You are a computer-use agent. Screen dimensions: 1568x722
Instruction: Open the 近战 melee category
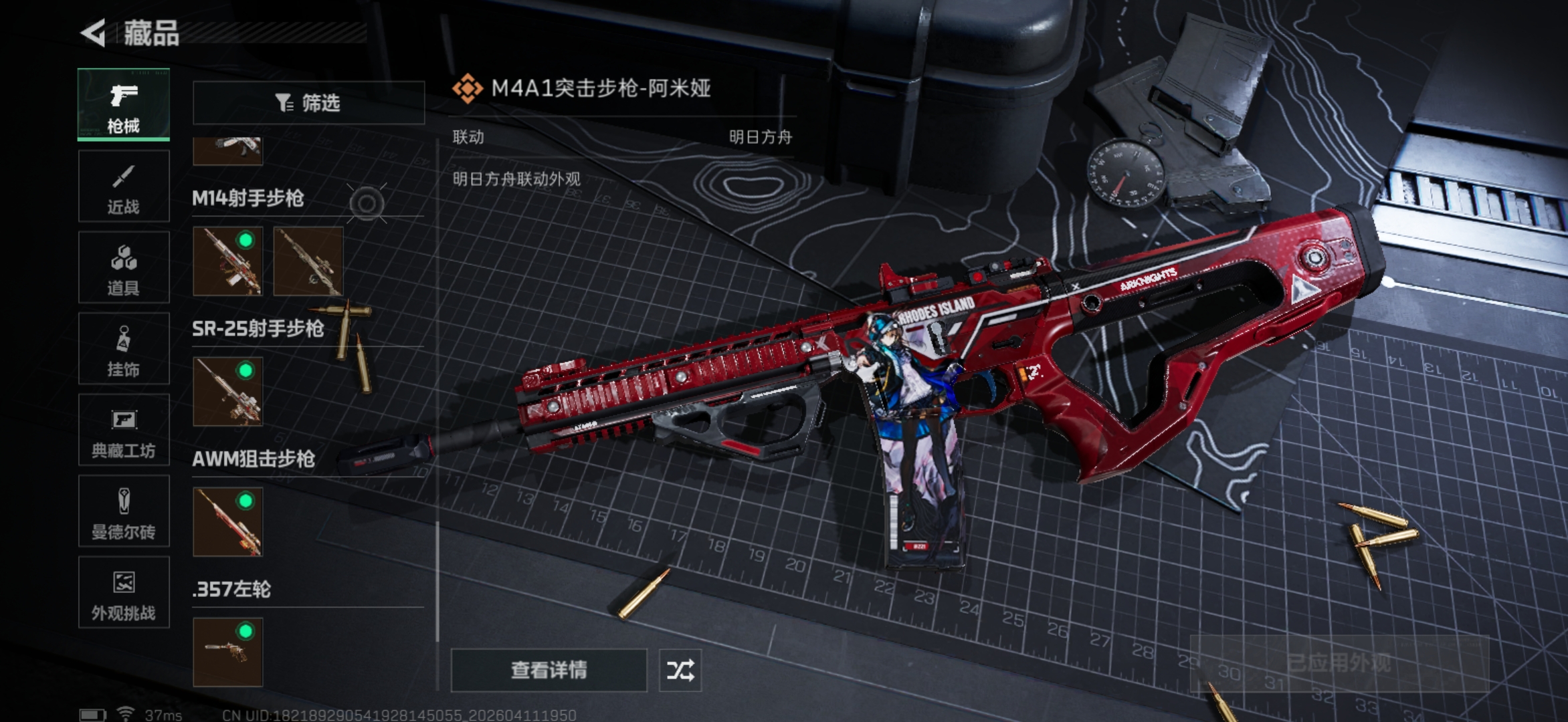coord(124,187)
